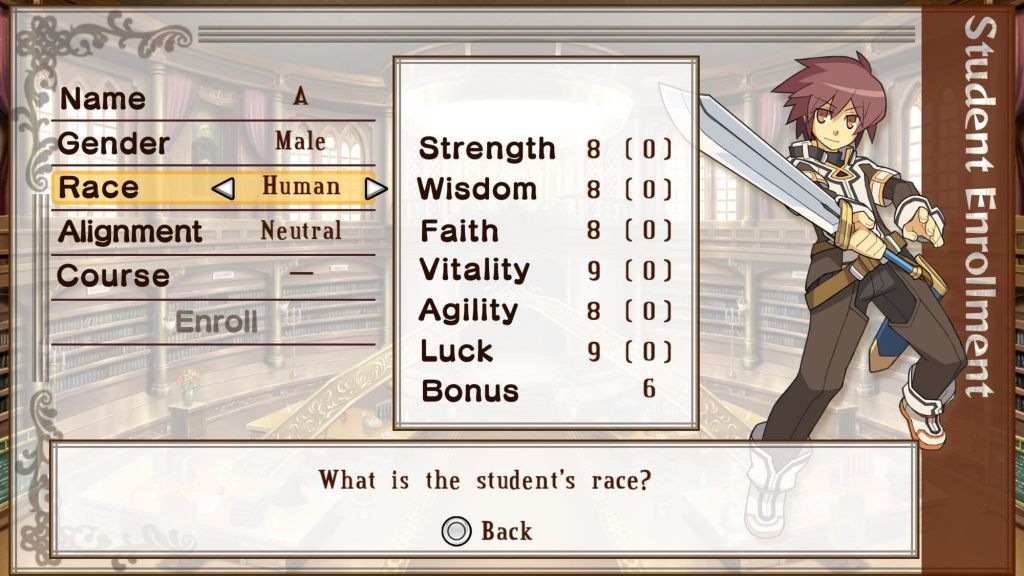The height and width of the screenshot is (576, 1024).
Task: Cycle race with the right arrow
Action: click(x=375, y=188)
